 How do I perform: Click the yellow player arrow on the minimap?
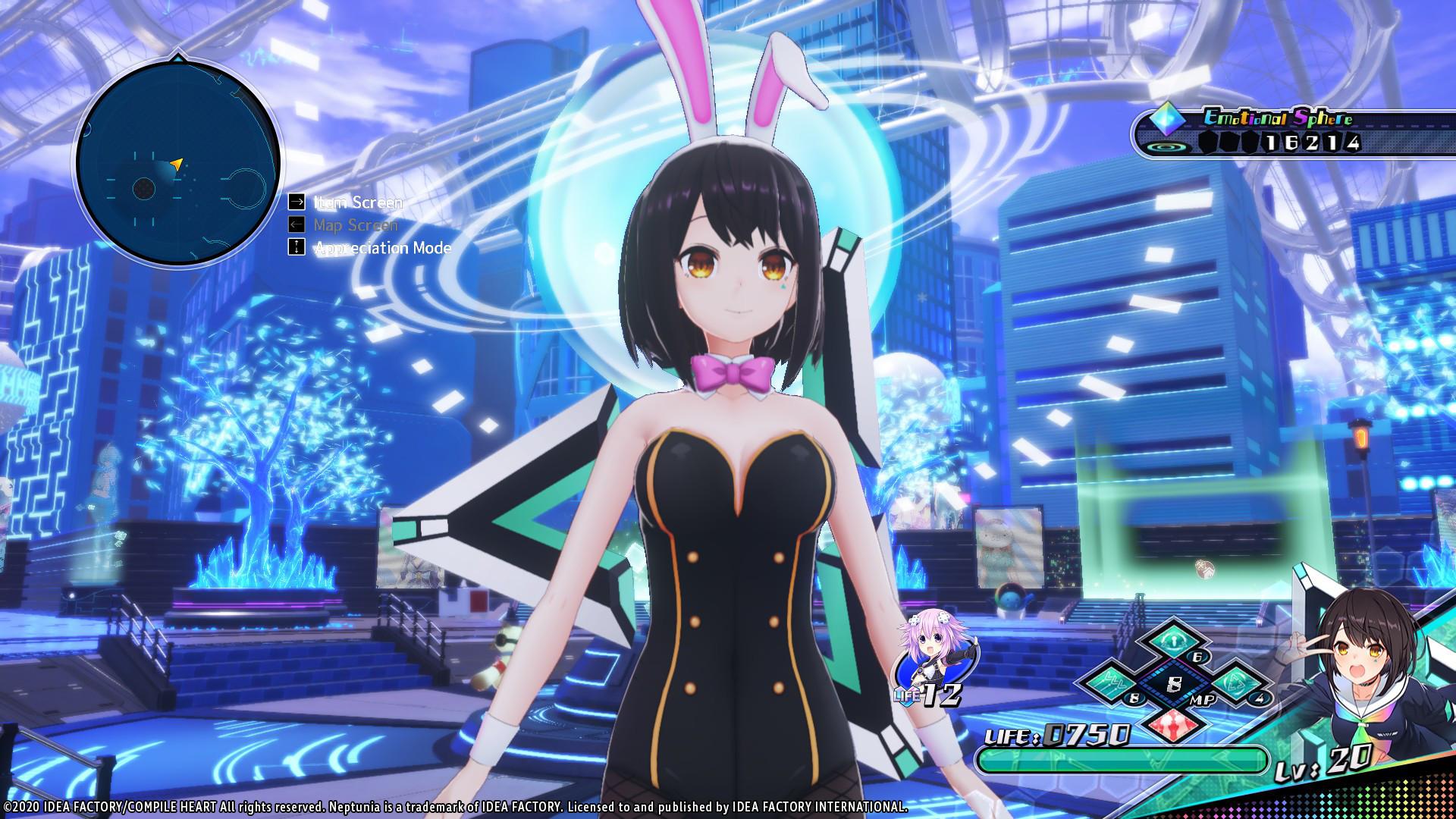click(176, 163)
